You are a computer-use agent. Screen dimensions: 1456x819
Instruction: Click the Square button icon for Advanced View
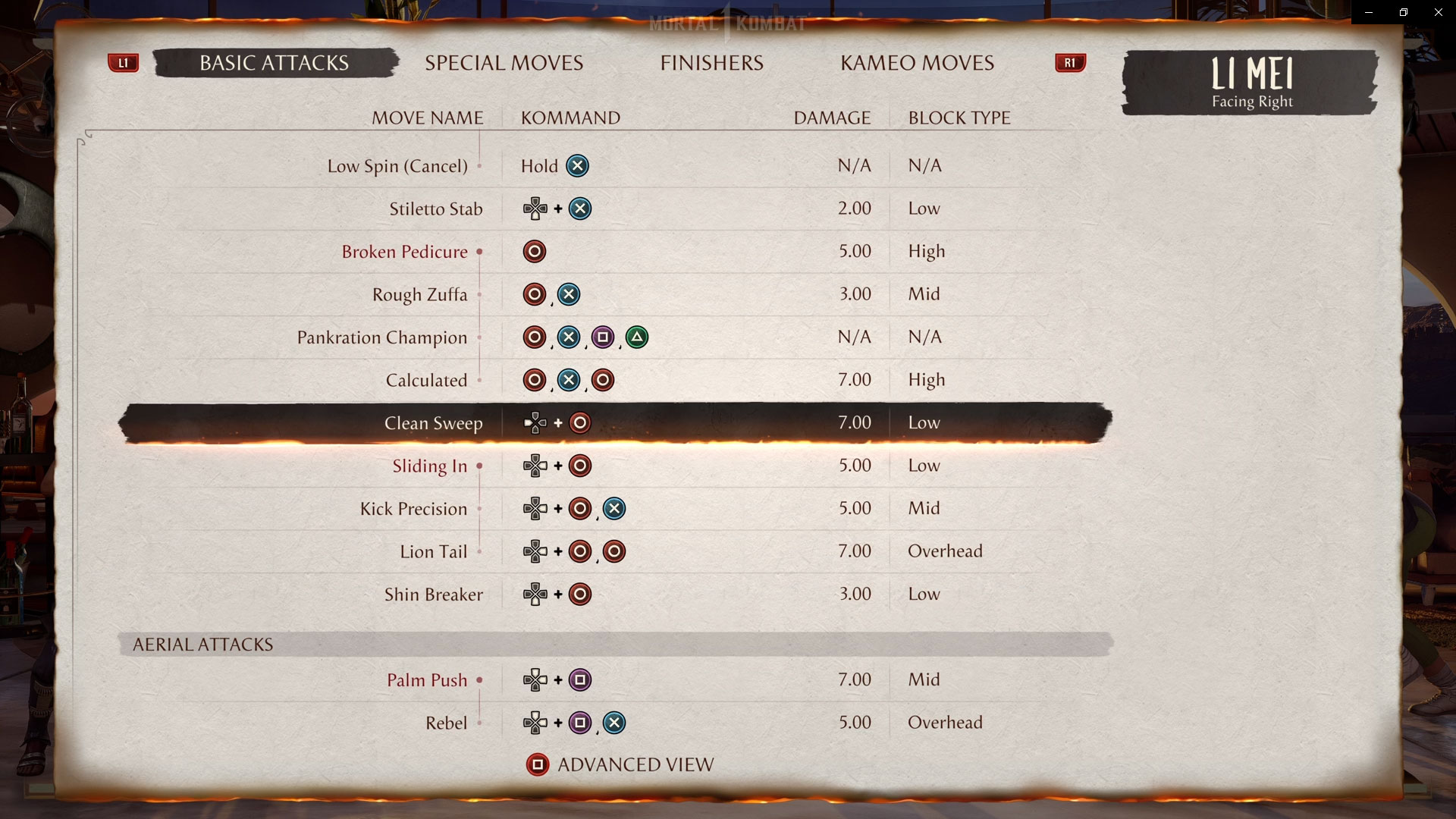(x=538, y=764)
